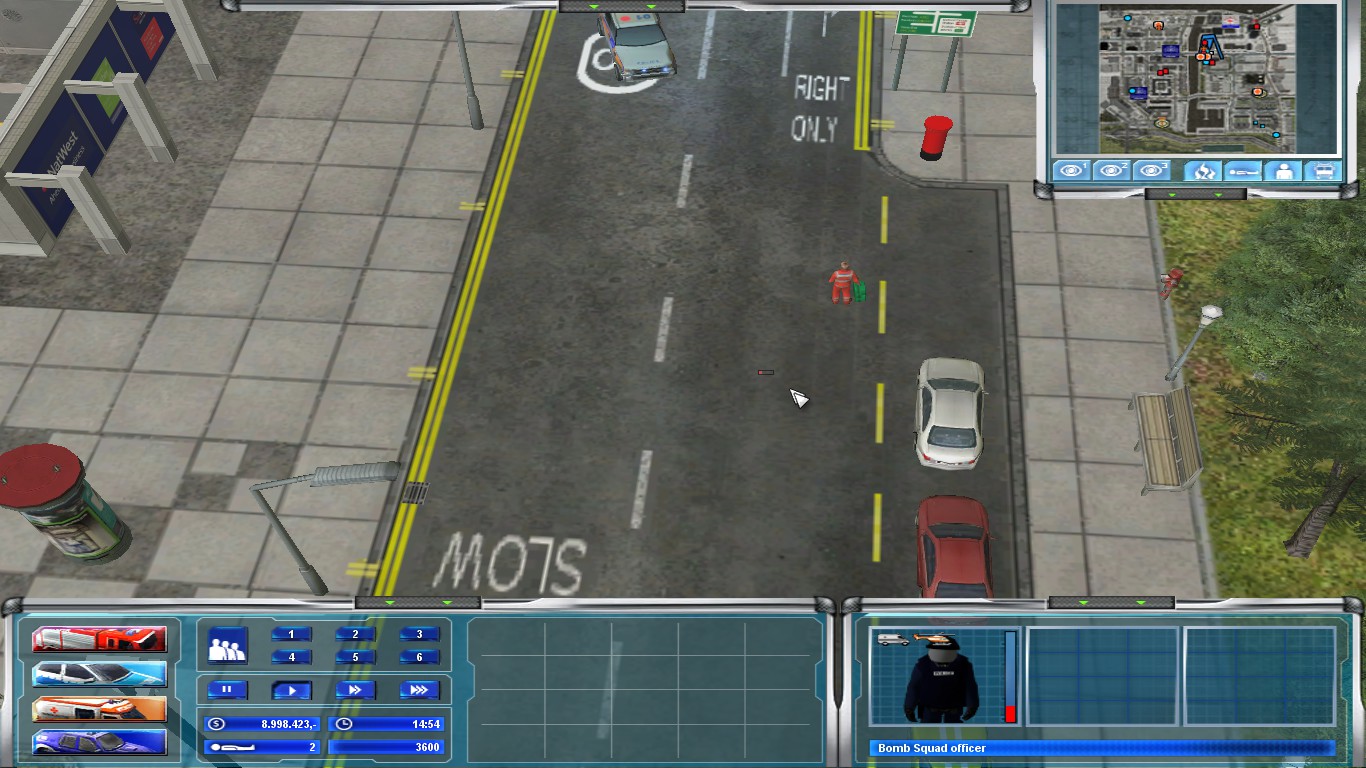Toggle camera view 2 on the minimap
The height and width of the screenshot is (768, 1366).
pos(1112,171)
